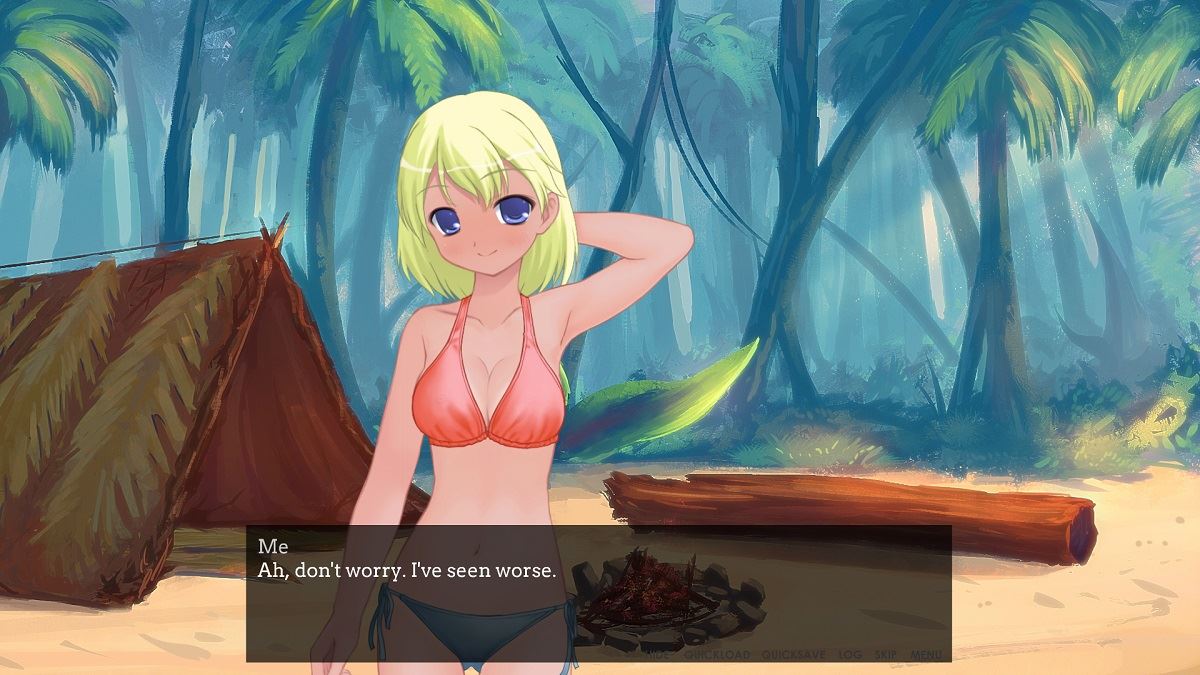Hide the dialogue text box
The height and width of the screenshot is (675, 1200).
pos(658,655)
